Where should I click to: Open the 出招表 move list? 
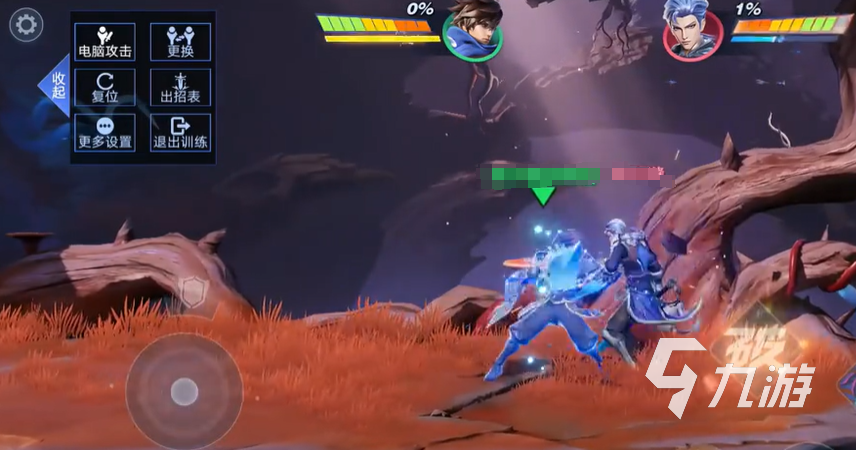tap(180, 87)
